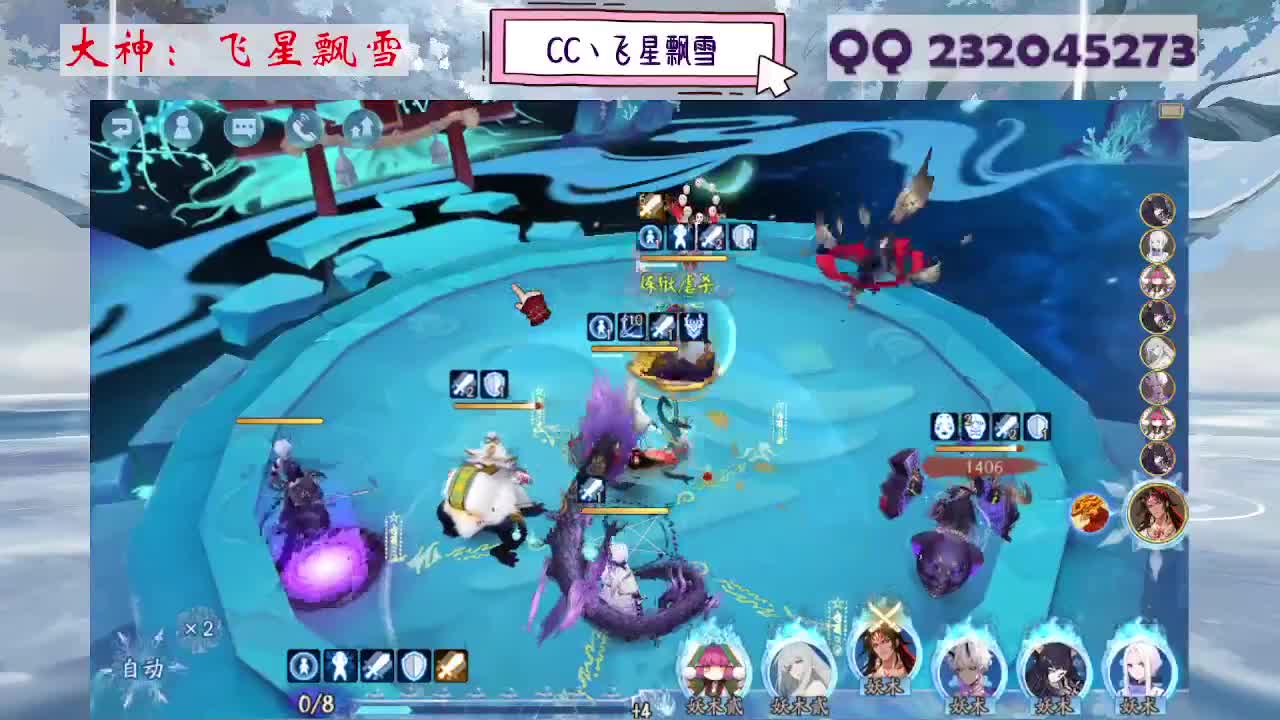Open the chat bubble icon

[243, 128]
